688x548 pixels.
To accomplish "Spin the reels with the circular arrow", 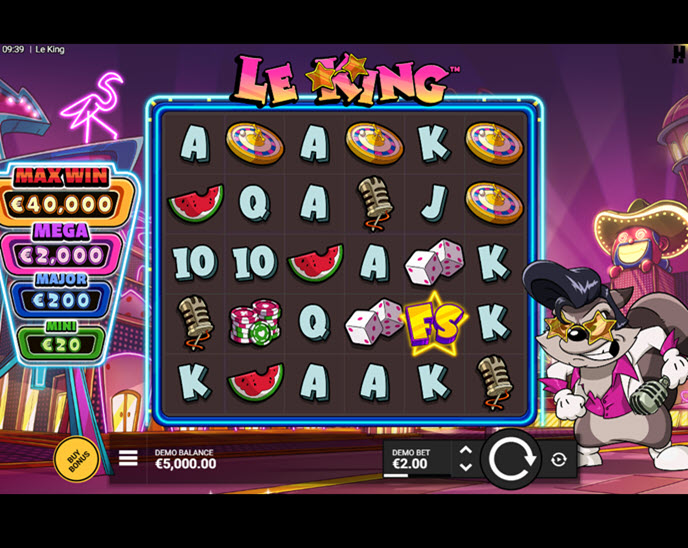I will 513,459.
